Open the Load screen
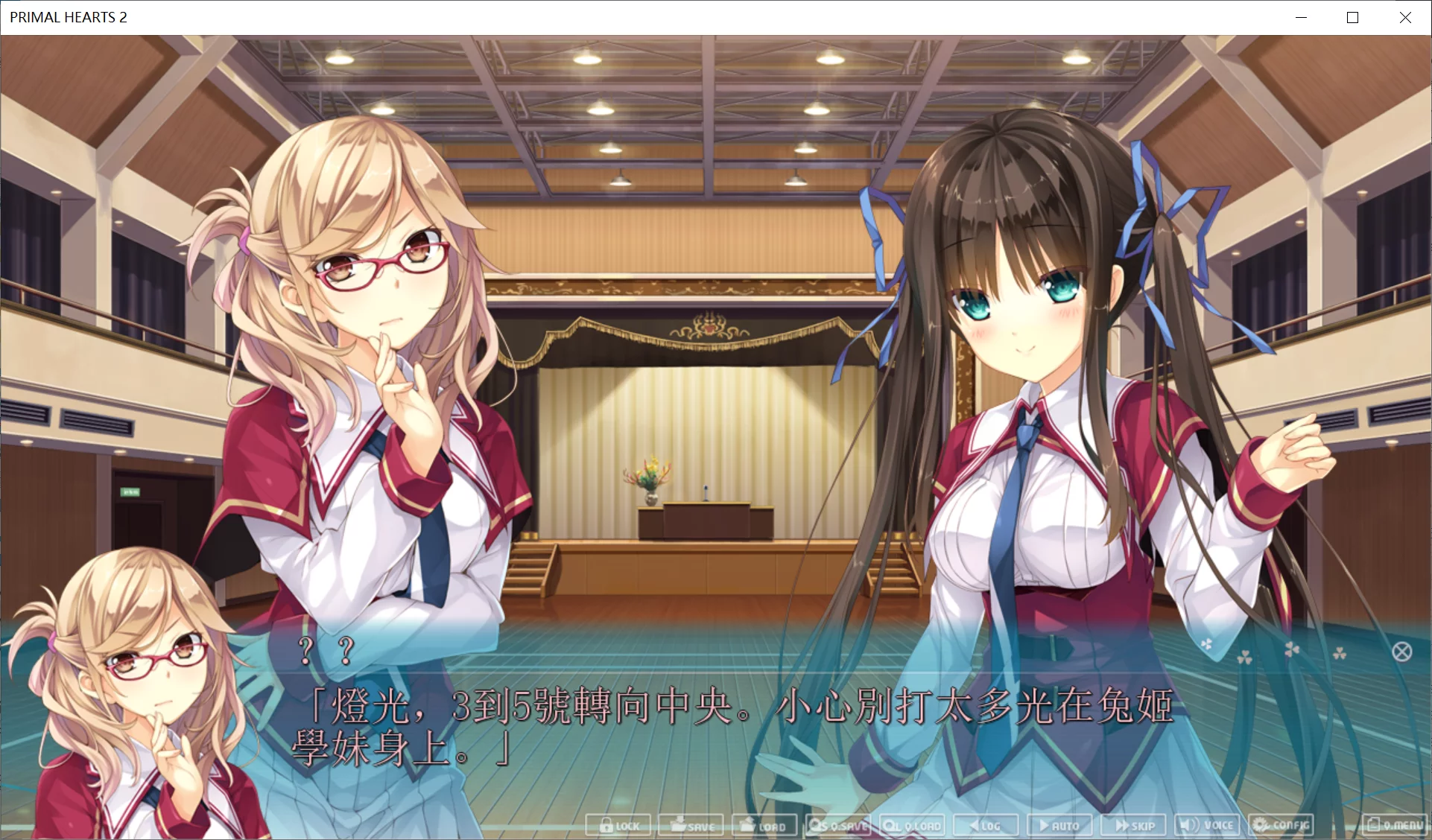The width and height of the screenshot is (1432, 840). click(x=764, y=825)
